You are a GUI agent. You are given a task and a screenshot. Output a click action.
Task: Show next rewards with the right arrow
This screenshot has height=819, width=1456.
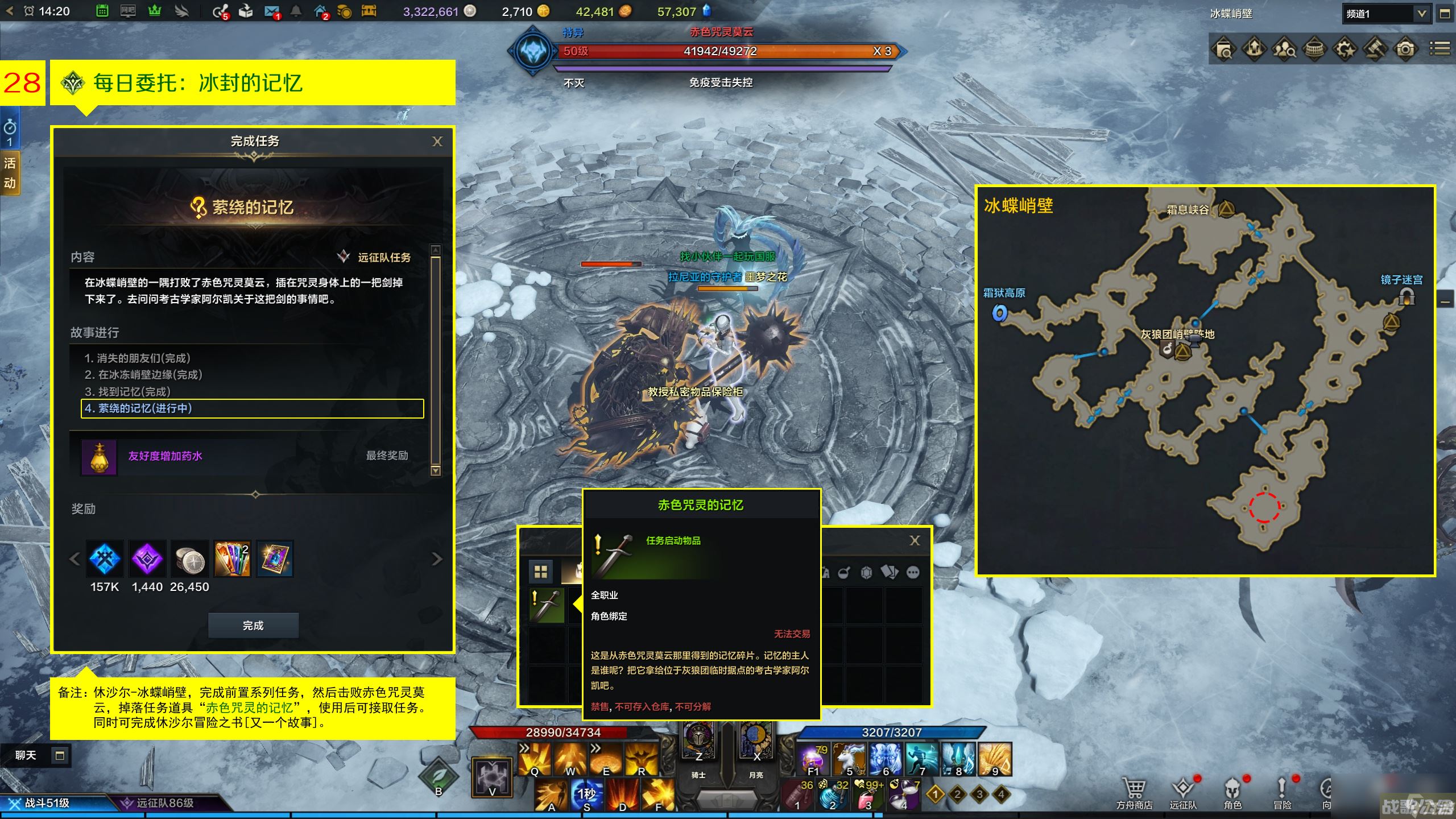point(437,560)
